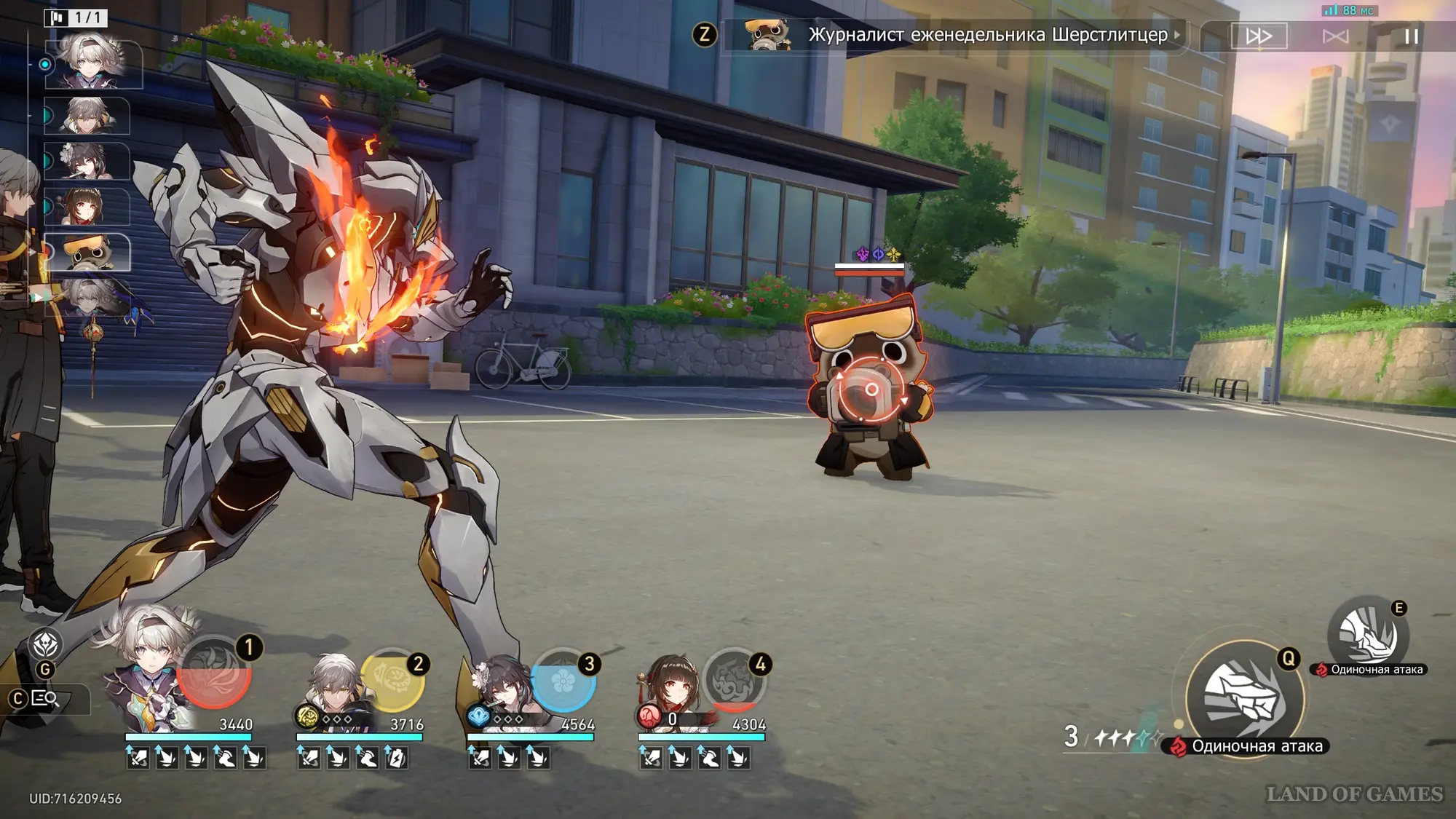Activate the second character's yellow ultimate
The width and height of the screenshot is (1456, 819).
click(392, 680)
